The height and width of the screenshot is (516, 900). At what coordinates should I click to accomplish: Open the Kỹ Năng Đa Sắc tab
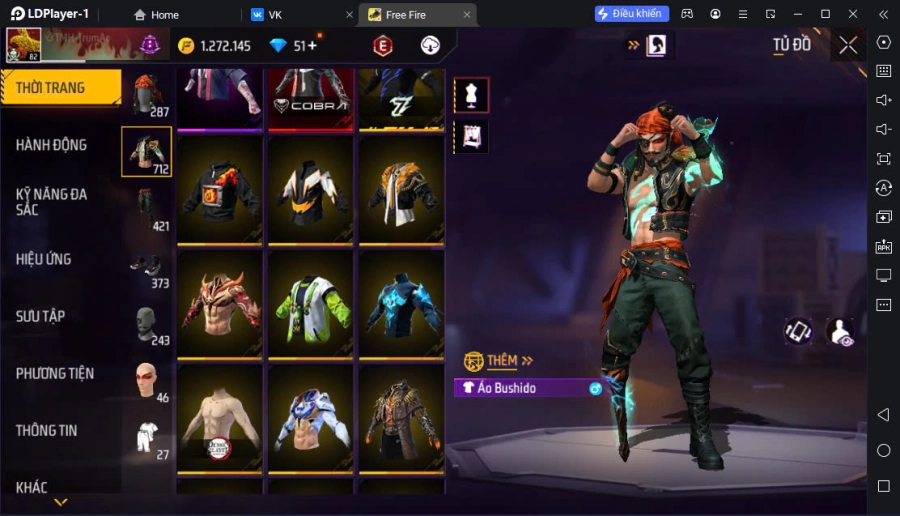tap(52, 201)
